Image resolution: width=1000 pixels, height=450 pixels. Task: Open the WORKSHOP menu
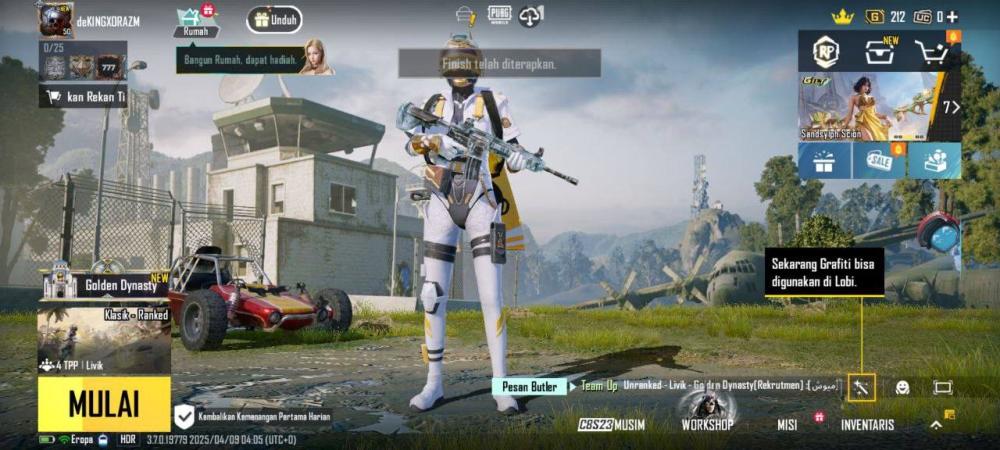707,424
